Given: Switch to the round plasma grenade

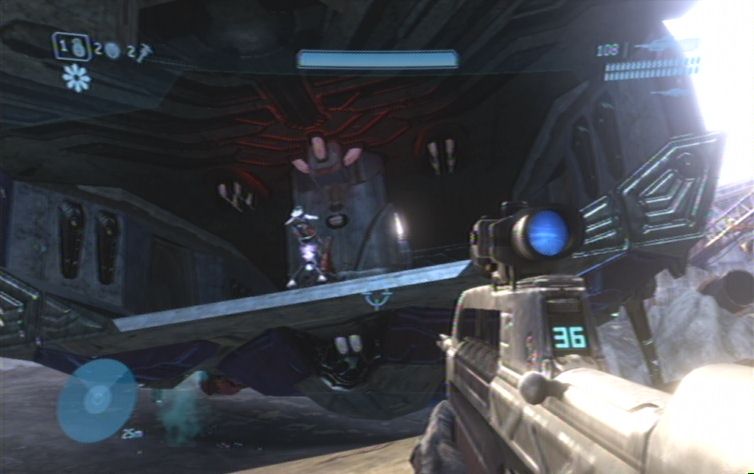Looking at the screenshot, I should tap(113, 50).
